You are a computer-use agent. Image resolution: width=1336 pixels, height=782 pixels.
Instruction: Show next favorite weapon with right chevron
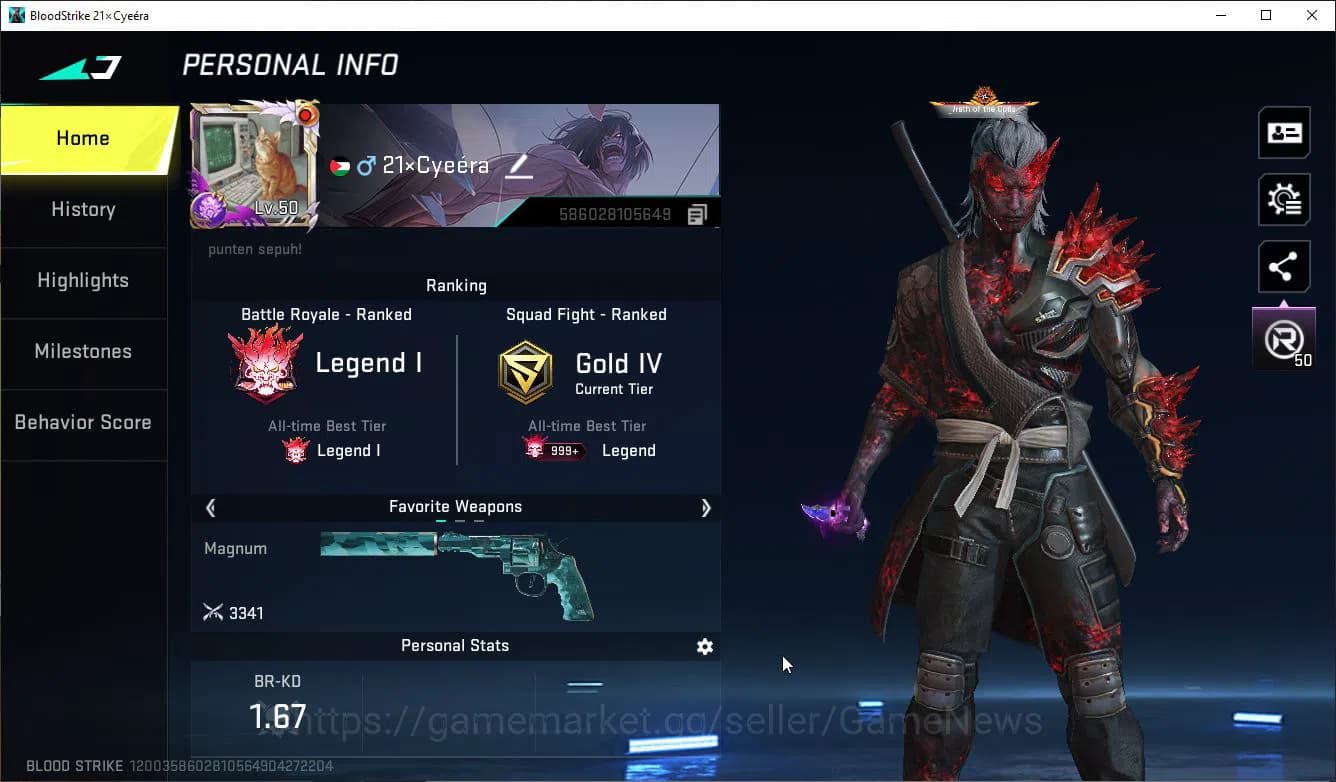tap(706, 508)
